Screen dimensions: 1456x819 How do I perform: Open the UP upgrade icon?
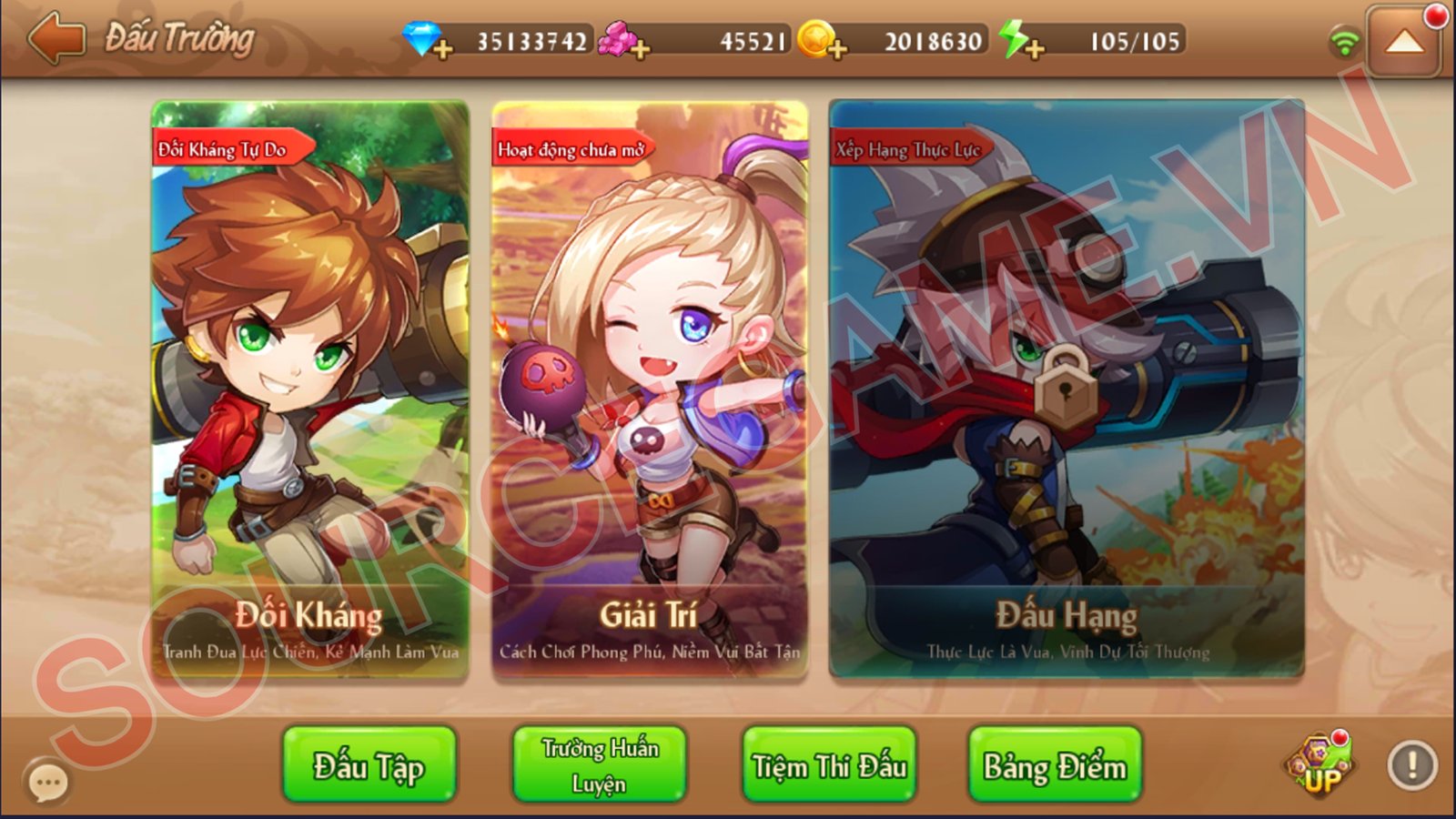(x=1319, y=767)
